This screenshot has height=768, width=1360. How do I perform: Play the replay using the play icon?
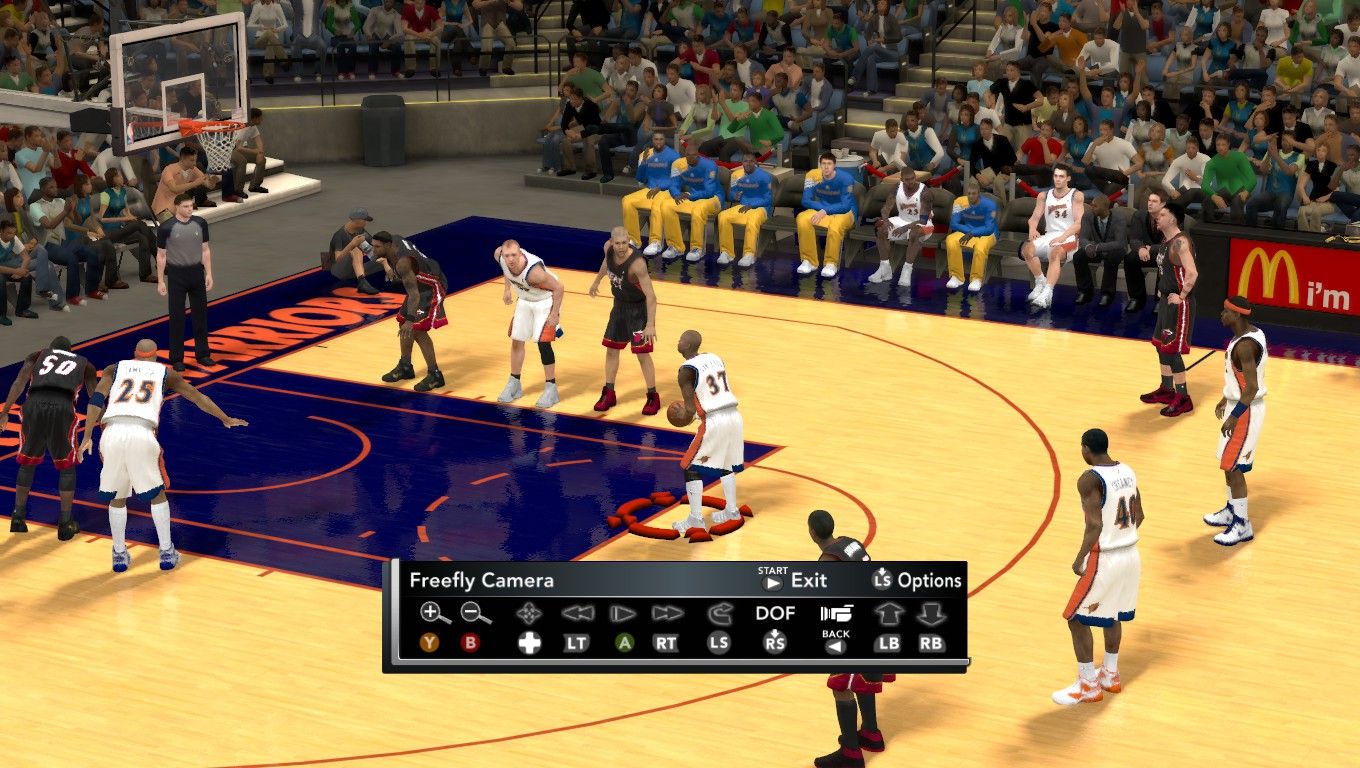pos(624,613)
